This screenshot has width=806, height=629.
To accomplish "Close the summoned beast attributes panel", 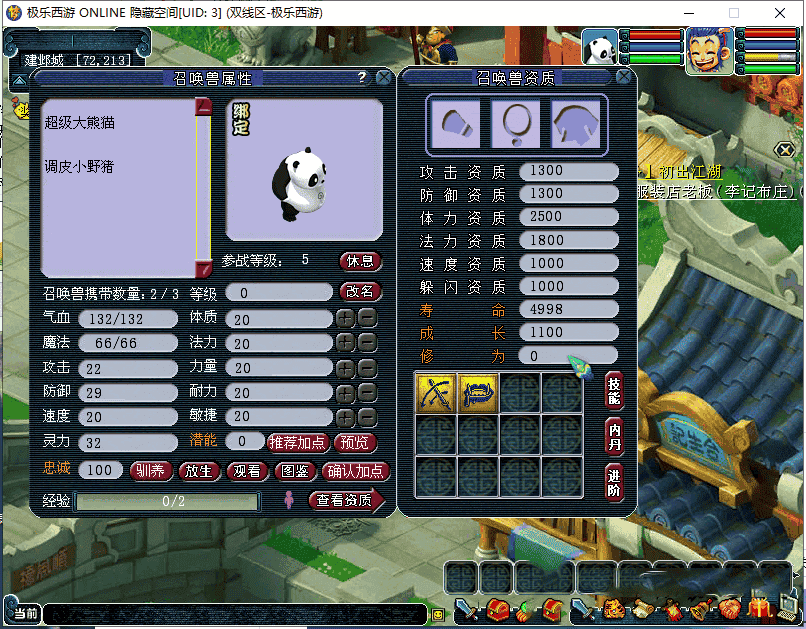I will click(x=384, y=77).
